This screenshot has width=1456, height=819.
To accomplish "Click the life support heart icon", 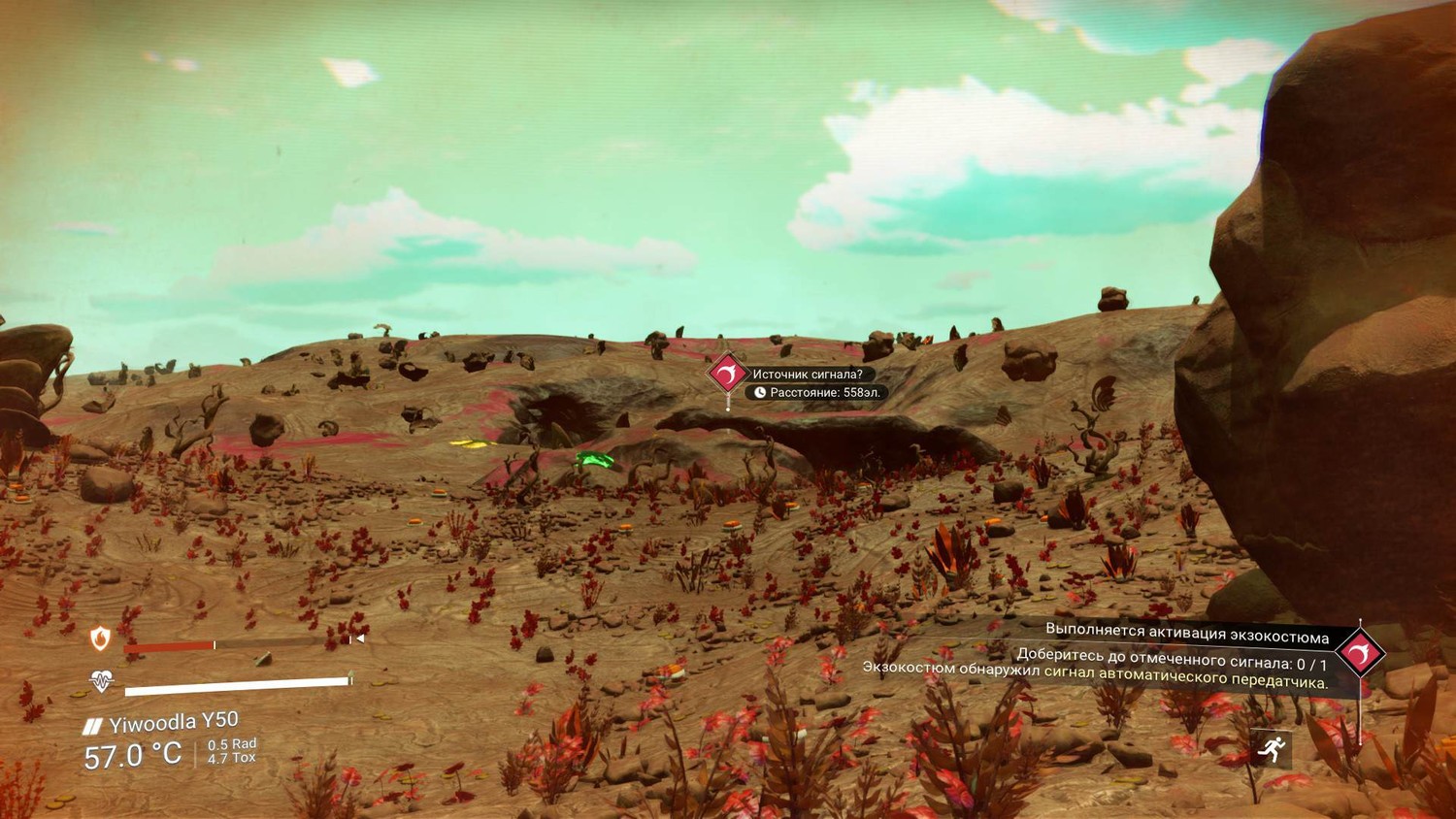I will tap(101, 680).
